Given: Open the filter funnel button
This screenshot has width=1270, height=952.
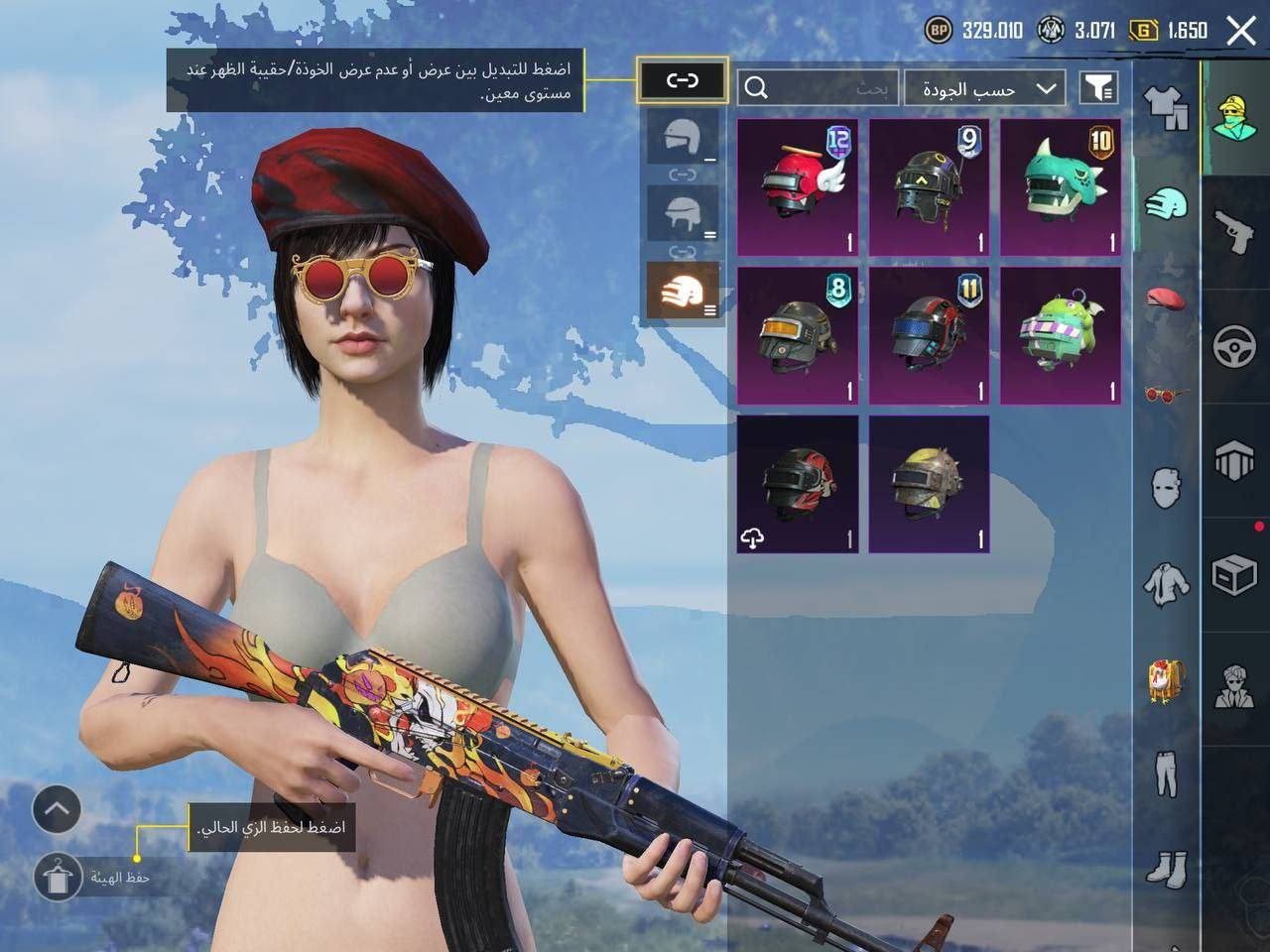Looking at the screenshot, I should (1098, 89).
